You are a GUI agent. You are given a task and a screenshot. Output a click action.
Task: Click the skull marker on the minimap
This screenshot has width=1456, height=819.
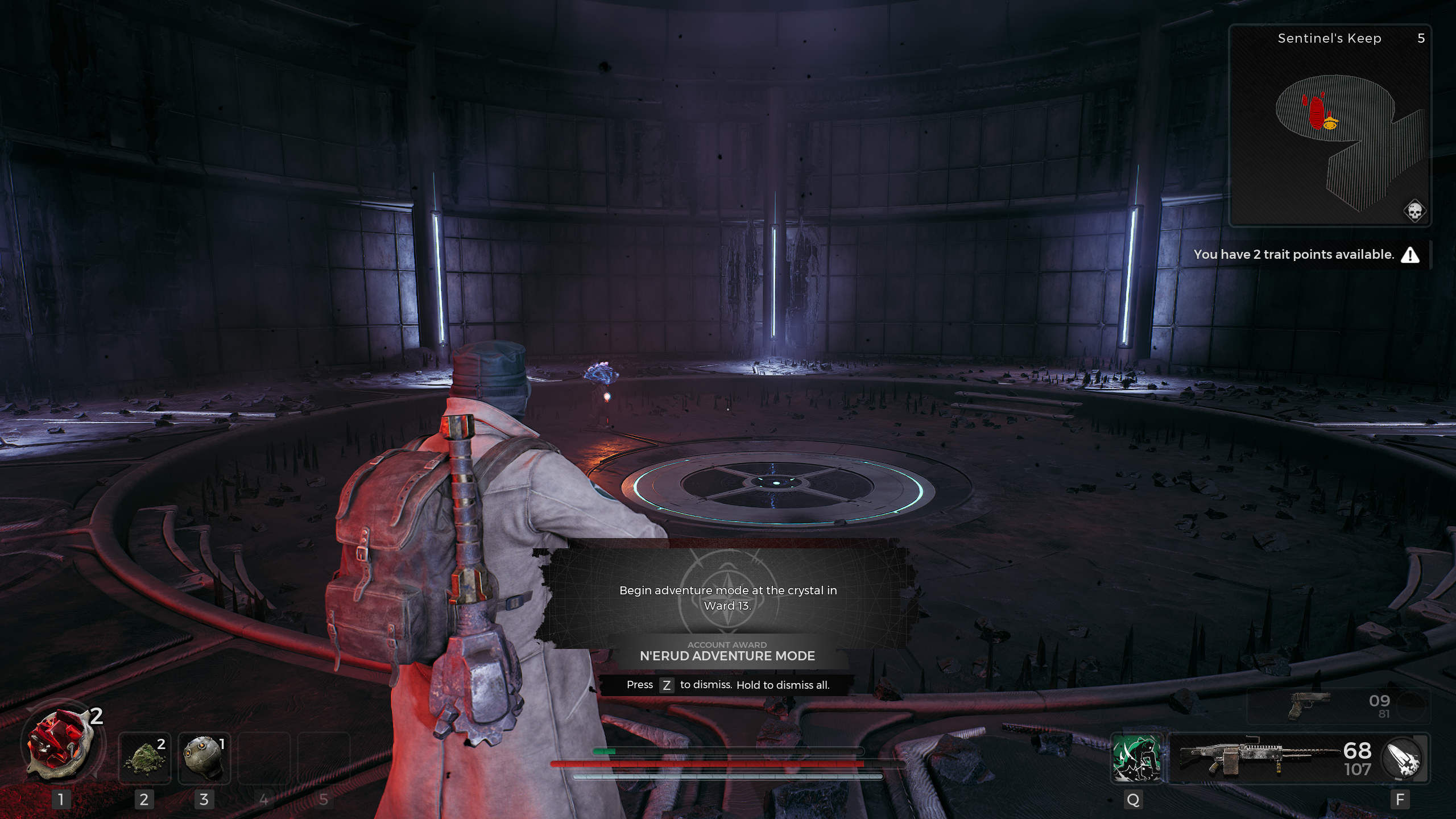[1414, 212]
